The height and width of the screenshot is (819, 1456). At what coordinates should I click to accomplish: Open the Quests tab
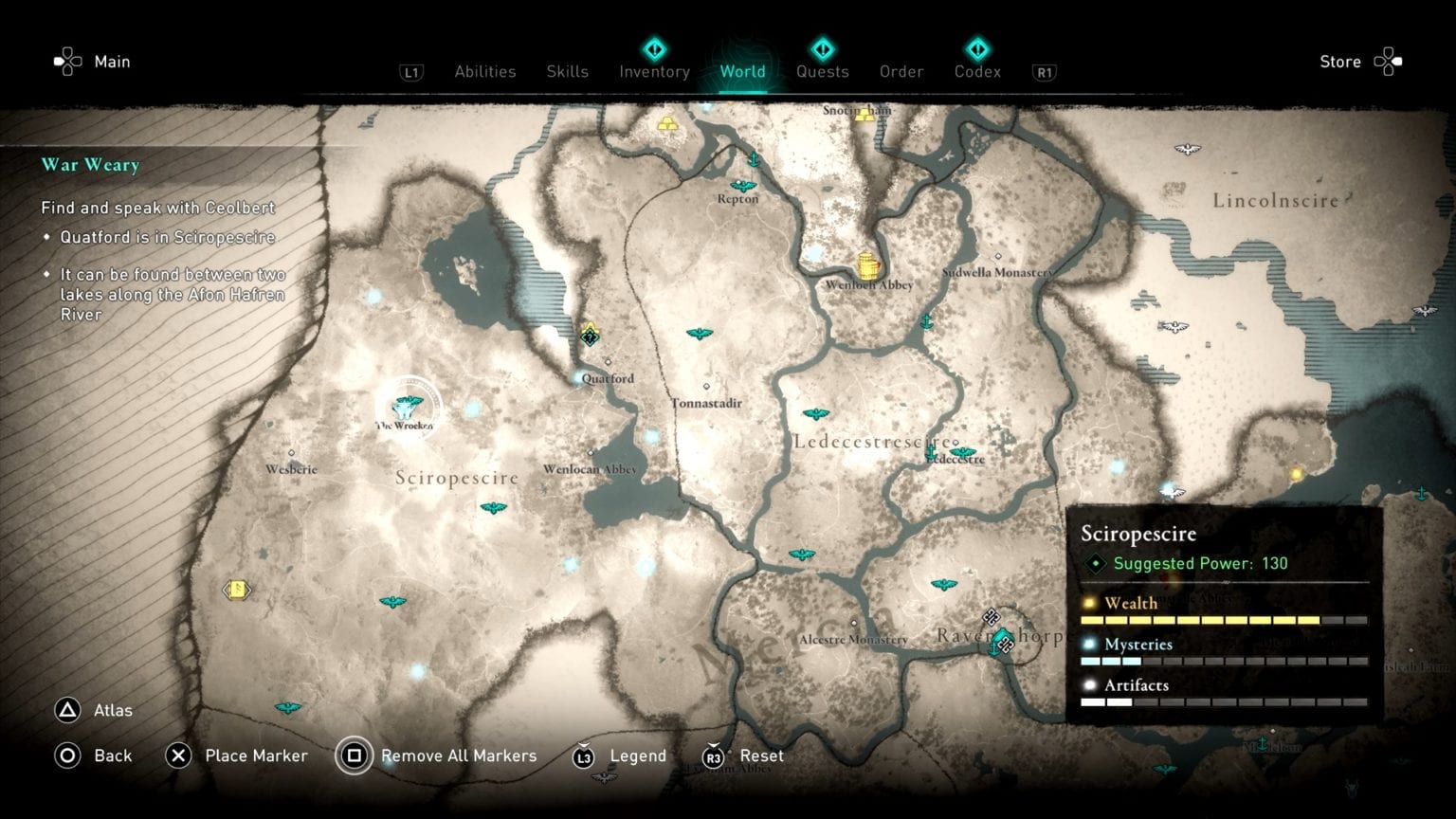(x=822, y=72)
